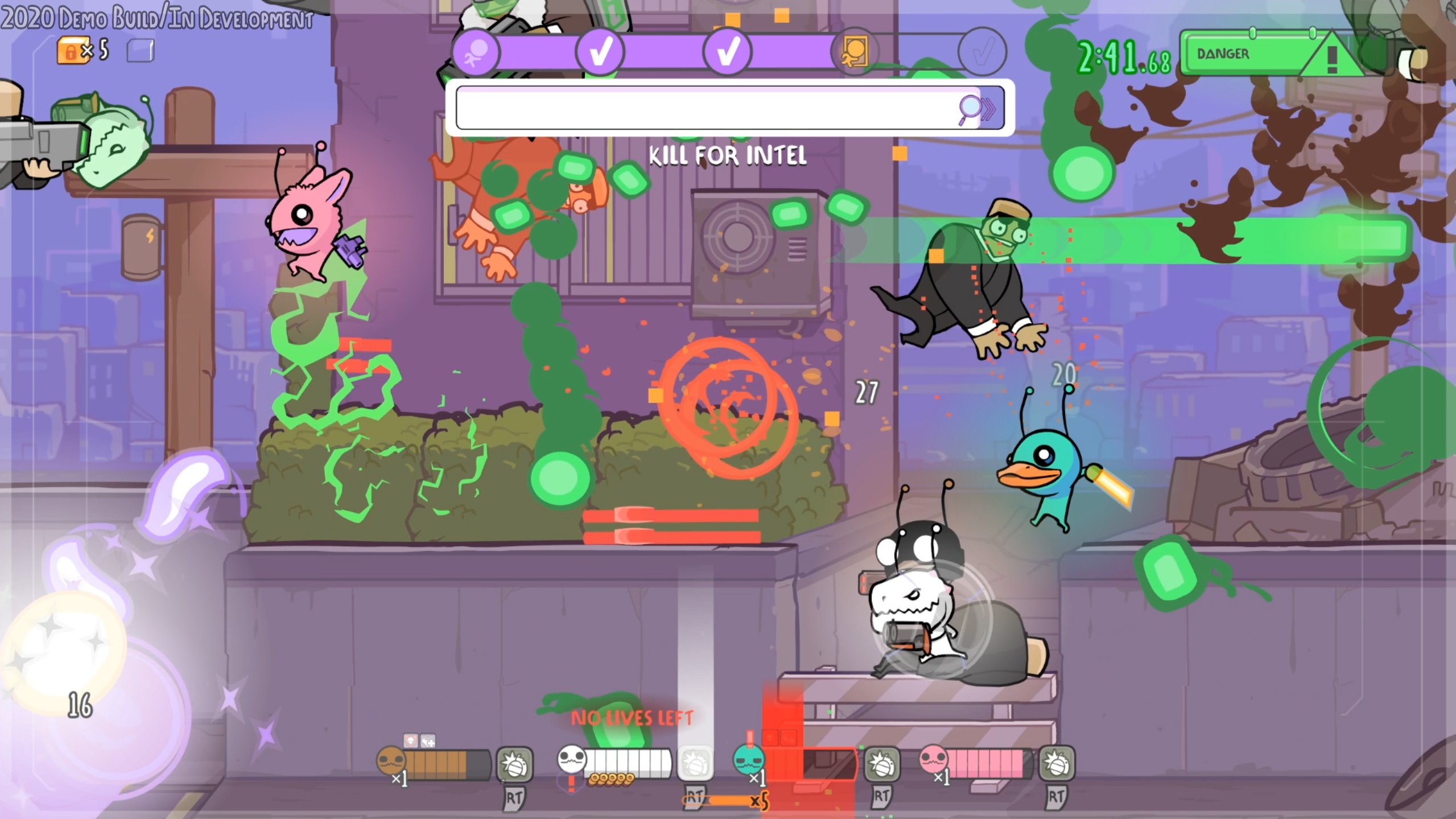Click the green DANGER progress meter
This screenshot has width=1456, height=819.
(x=1246, y=55)
